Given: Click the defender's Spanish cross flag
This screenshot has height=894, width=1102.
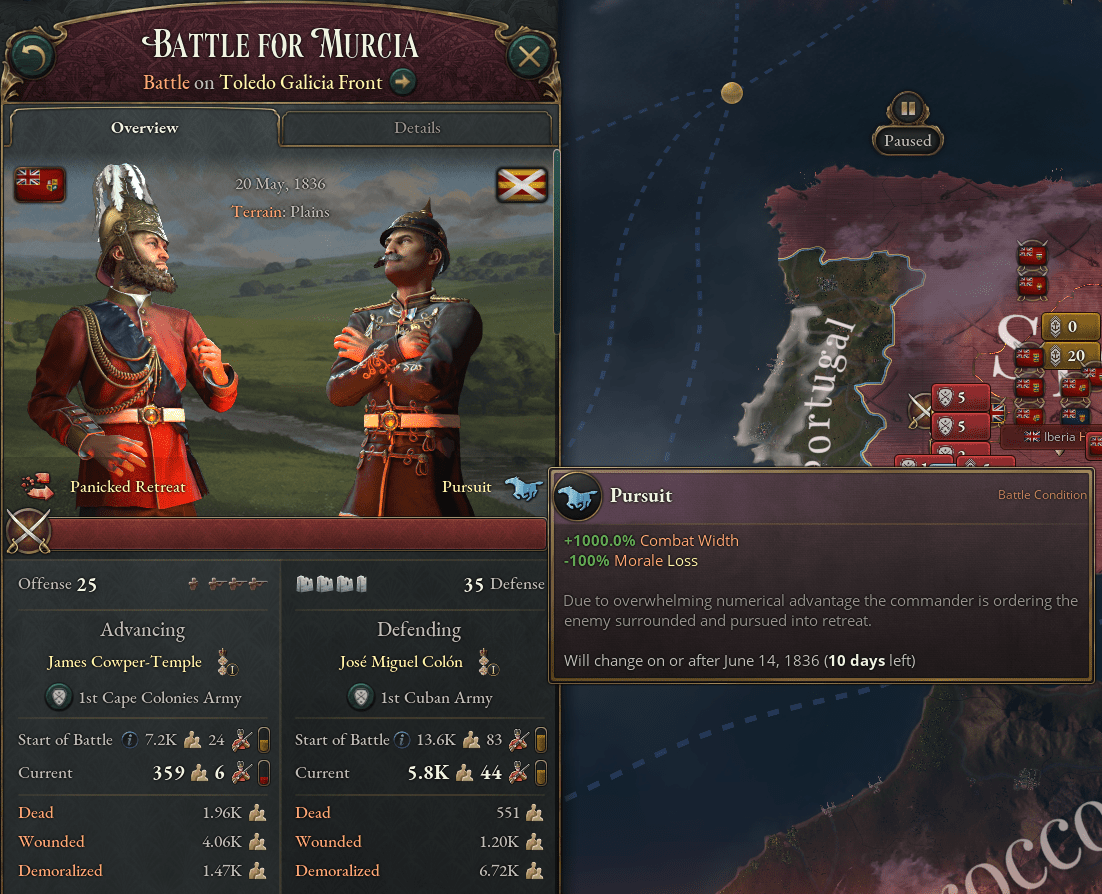Looking at the screenshot, I should tap(522, 184).
